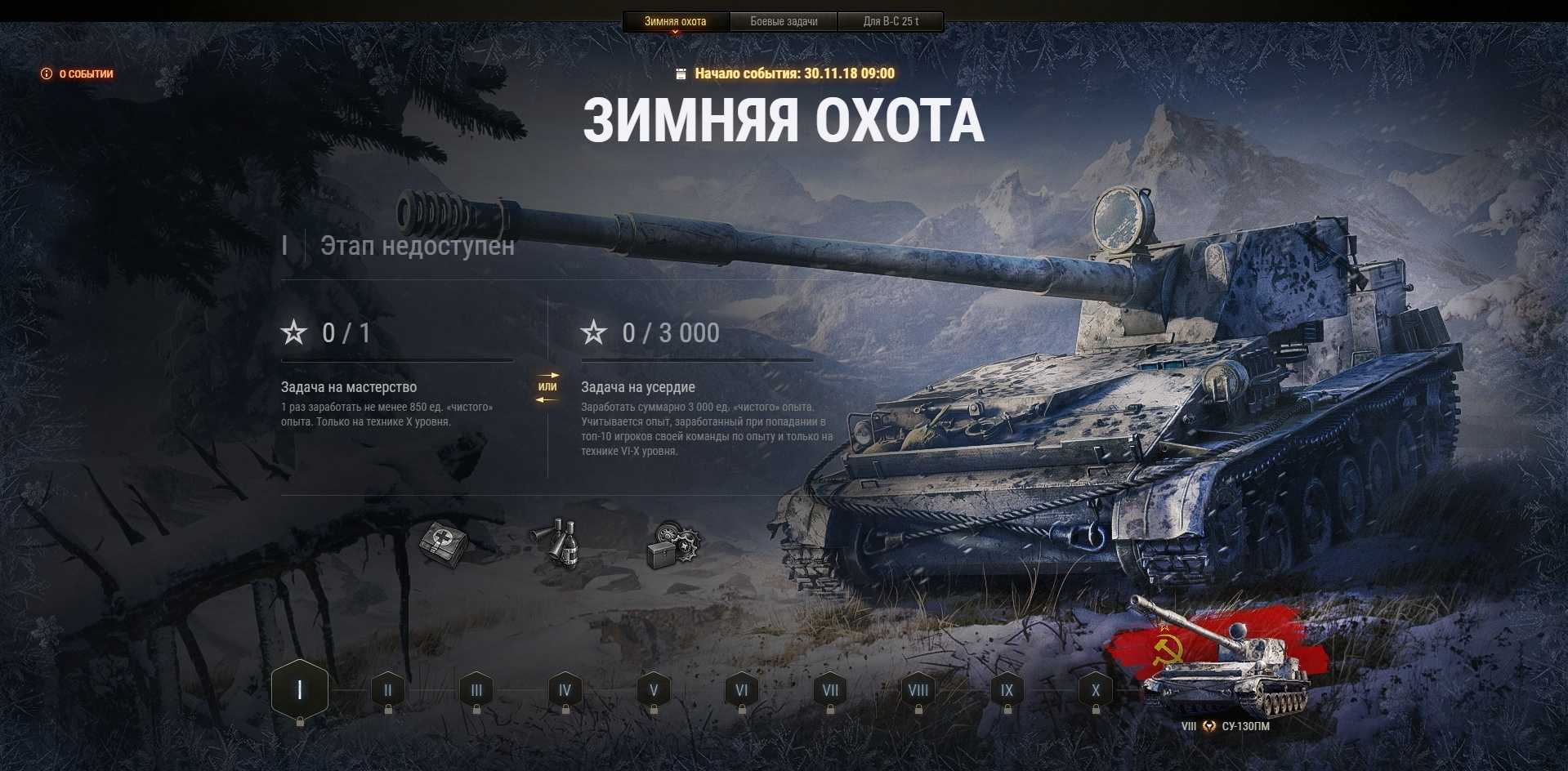1568x771 pixels.
Task: Select stage VIII hexagon
Action: [x=918, y=690]
